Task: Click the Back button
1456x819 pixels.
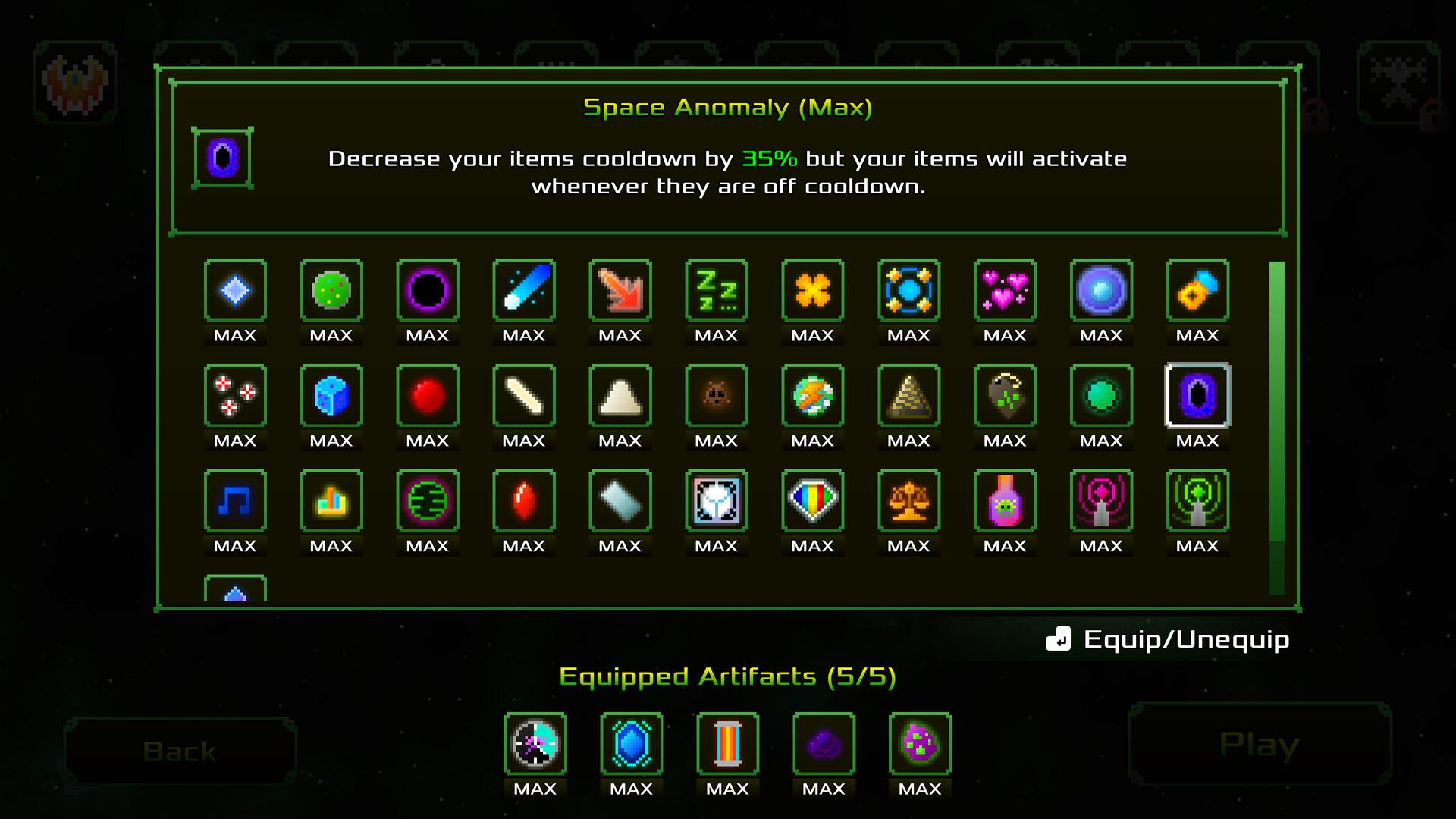Action: (180, 751)
